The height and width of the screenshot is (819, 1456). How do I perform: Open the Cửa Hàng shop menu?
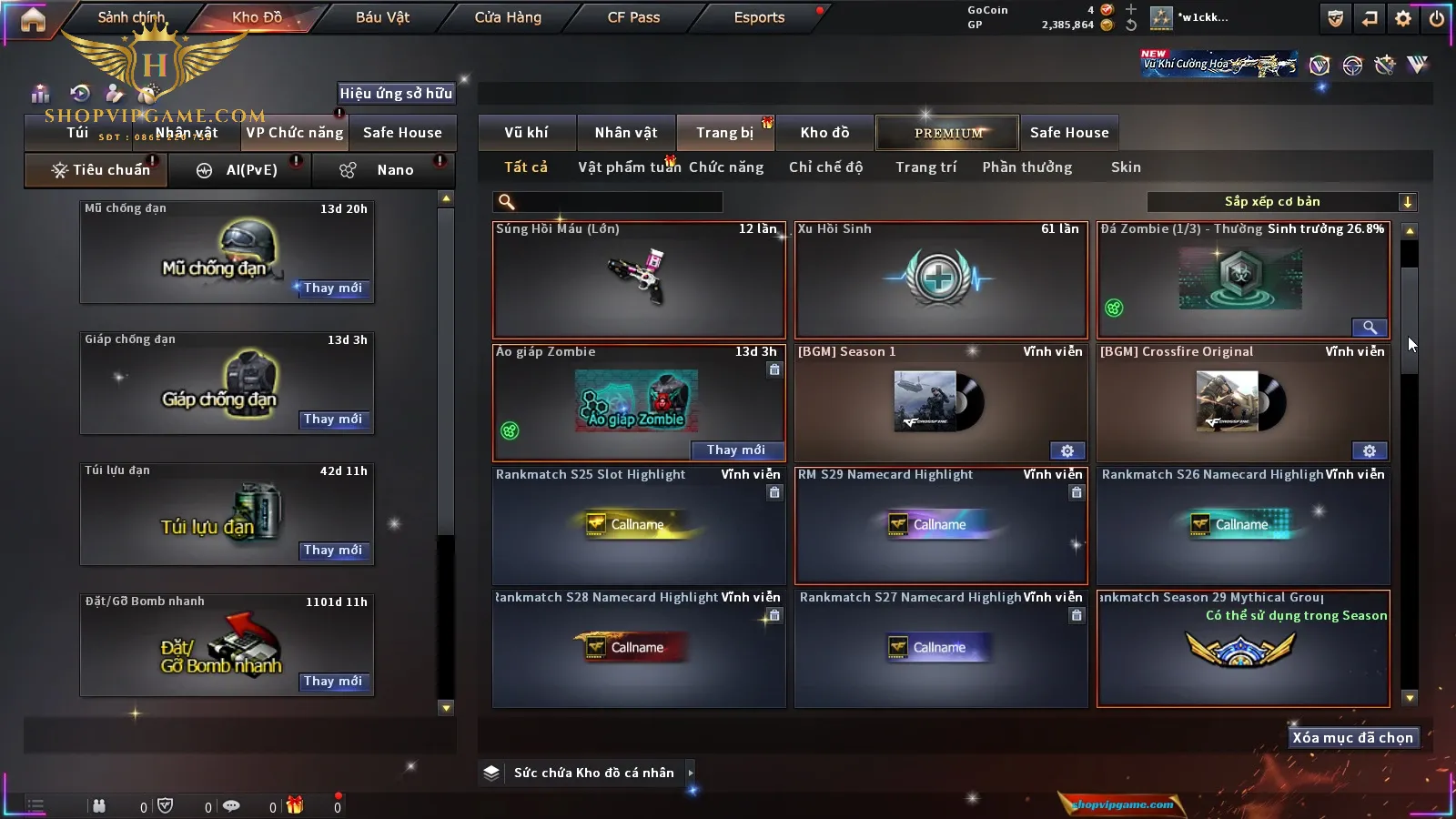(508, 17)
